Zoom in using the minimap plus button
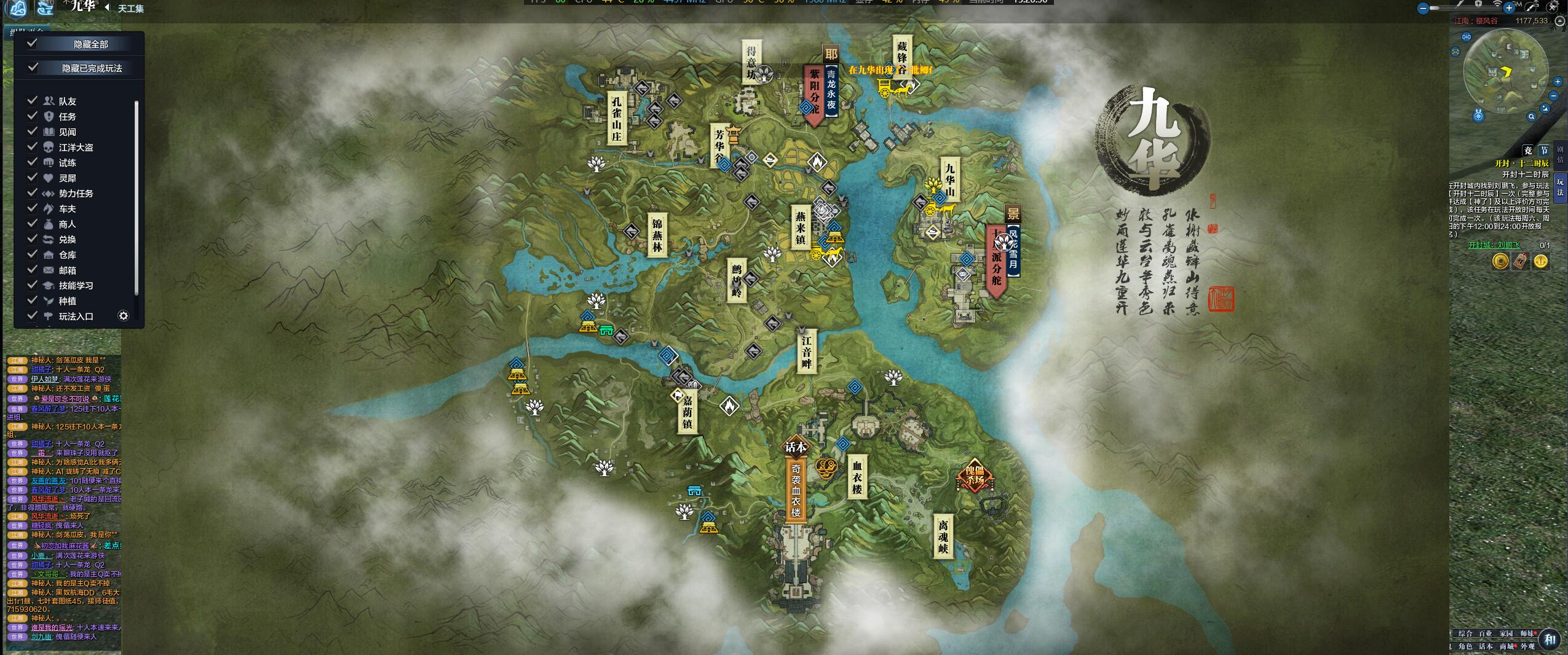This screenshot has width=1568, height=655. point(1558,82)
